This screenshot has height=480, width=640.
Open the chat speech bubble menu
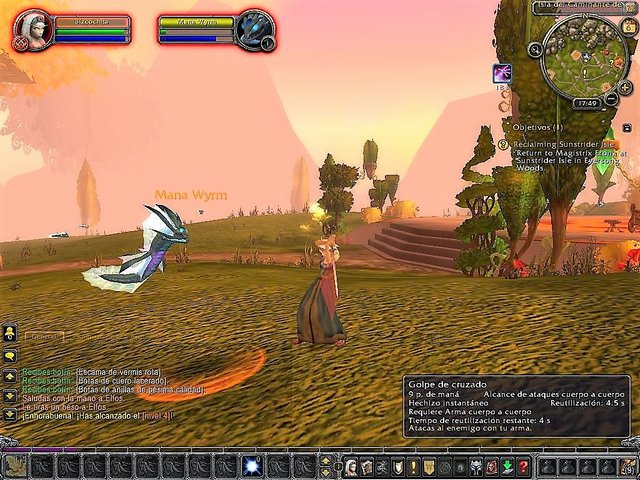11,355
